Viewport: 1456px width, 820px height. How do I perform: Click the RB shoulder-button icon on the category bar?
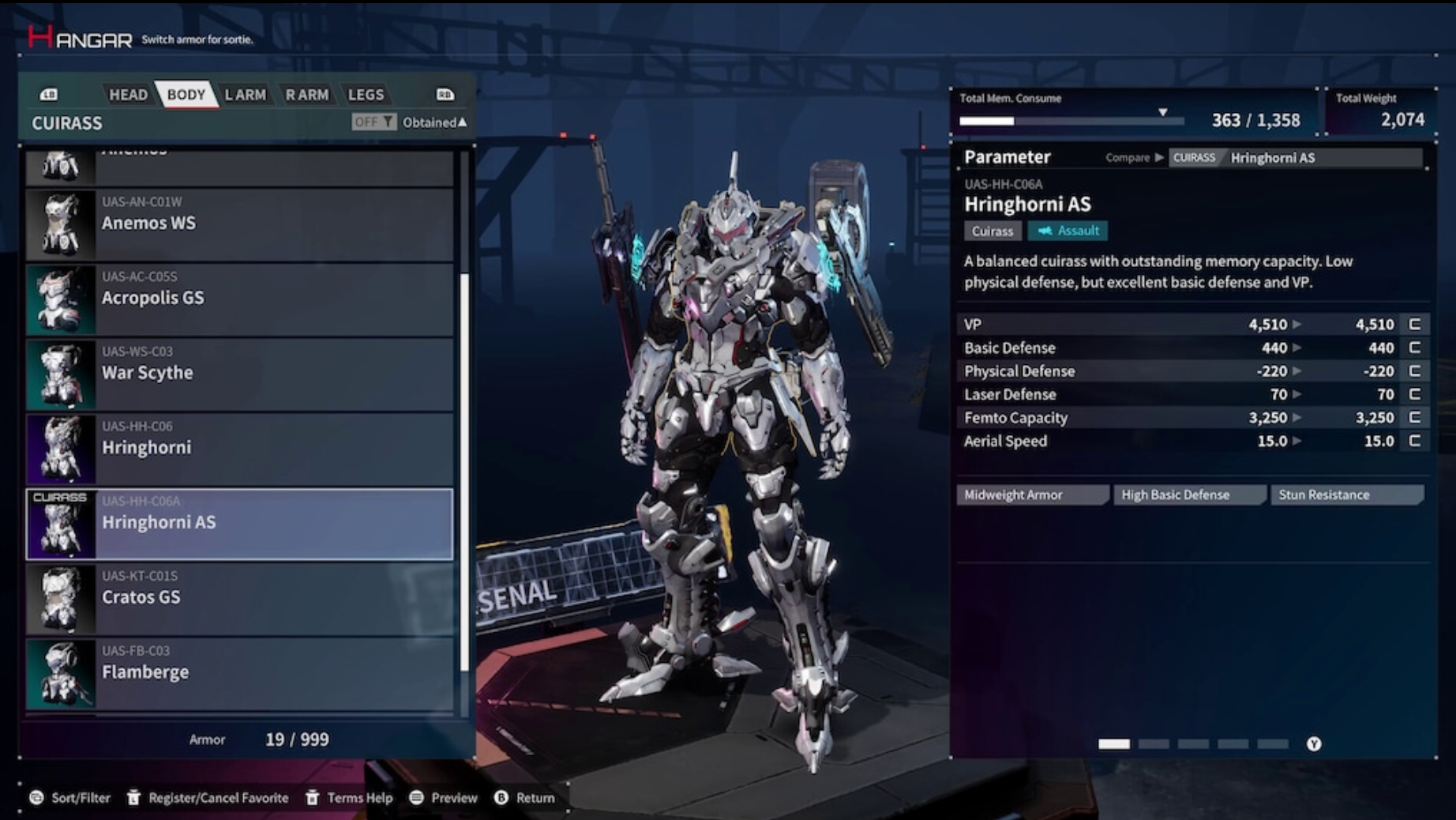pyautogui.click(x=445, y=94)
